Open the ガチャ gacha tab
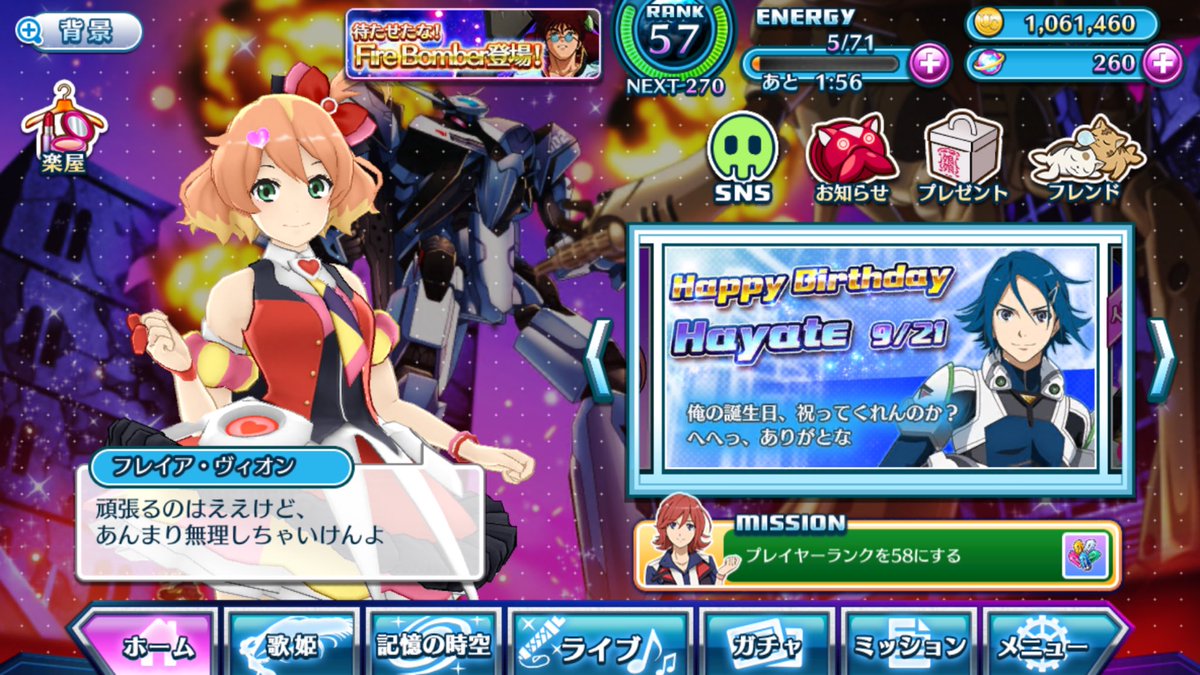Viewport: 1200px width, 675px height. coord(765,645)
